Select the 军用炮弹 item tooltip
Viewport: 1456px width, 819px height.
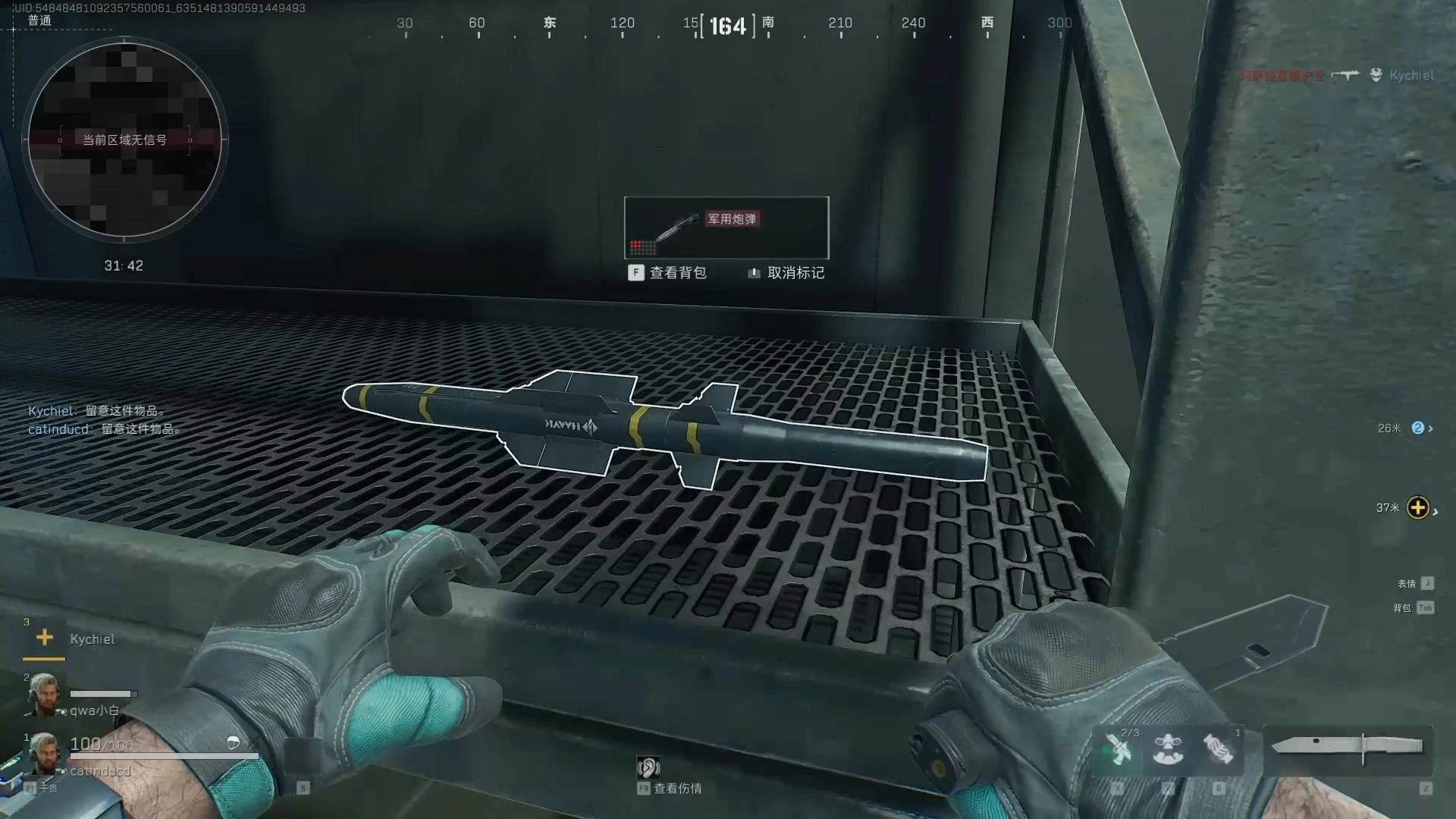tap(726, 227)
